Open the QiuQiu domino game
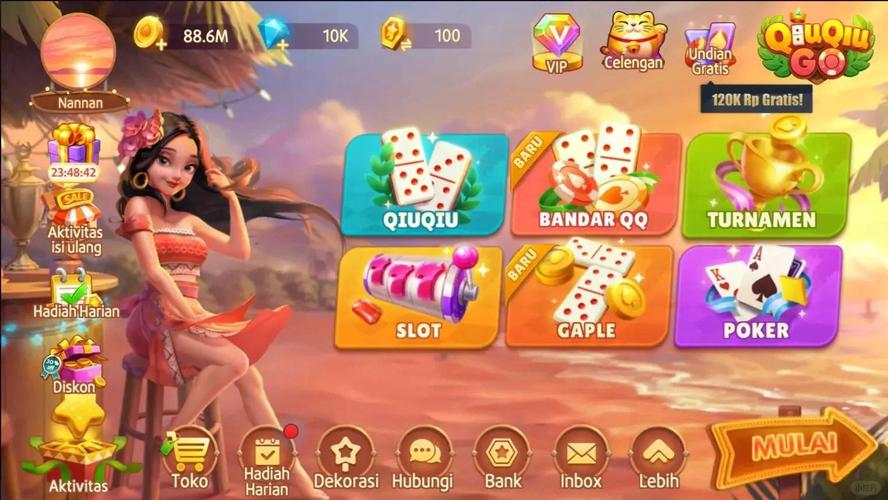The height and width of the screenshot is (500, 888). point(424,185)
